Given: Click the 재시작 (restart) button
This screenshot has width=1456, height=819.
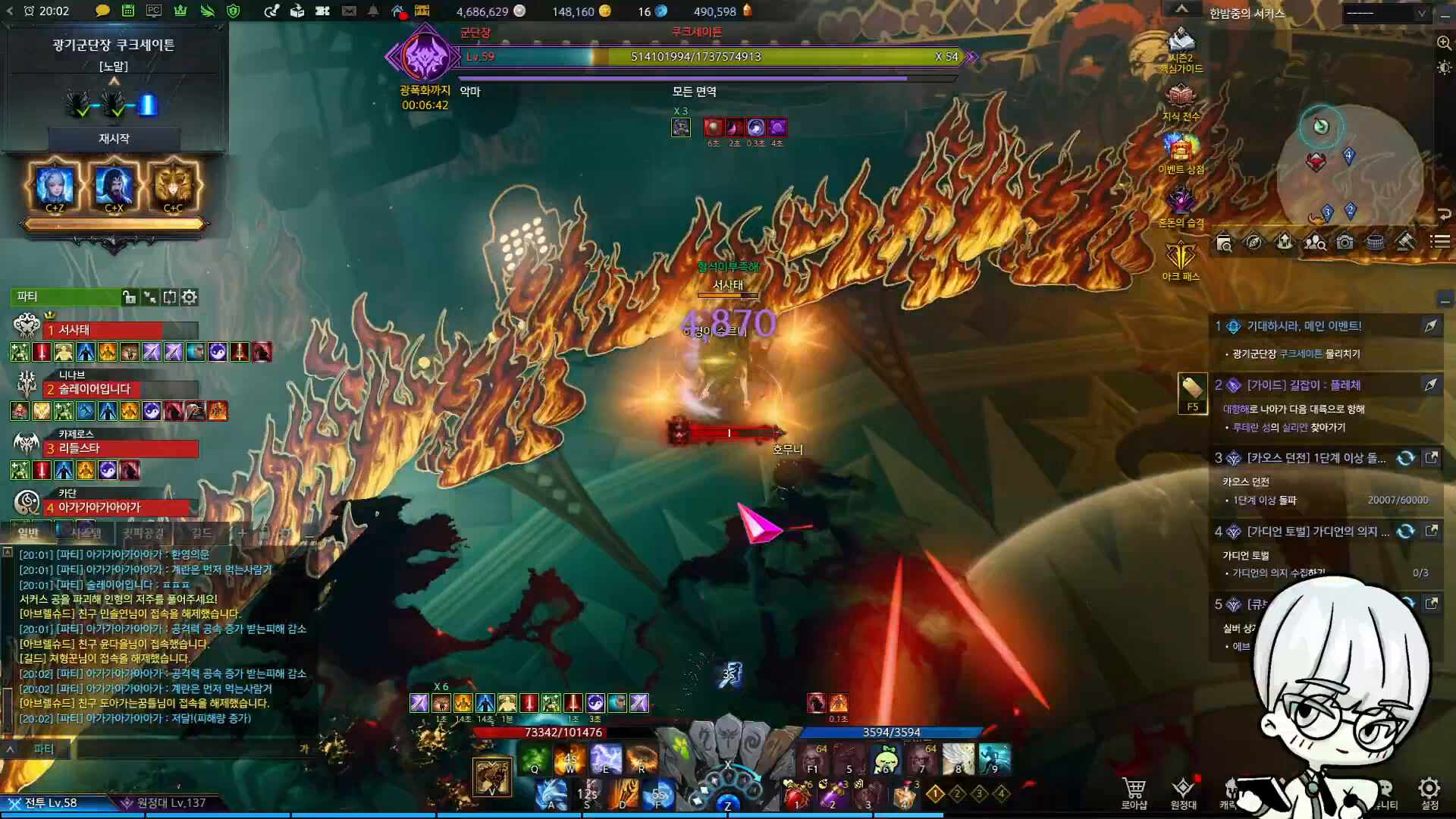Looking at the screenshot, I should click(x=114, y=139).
